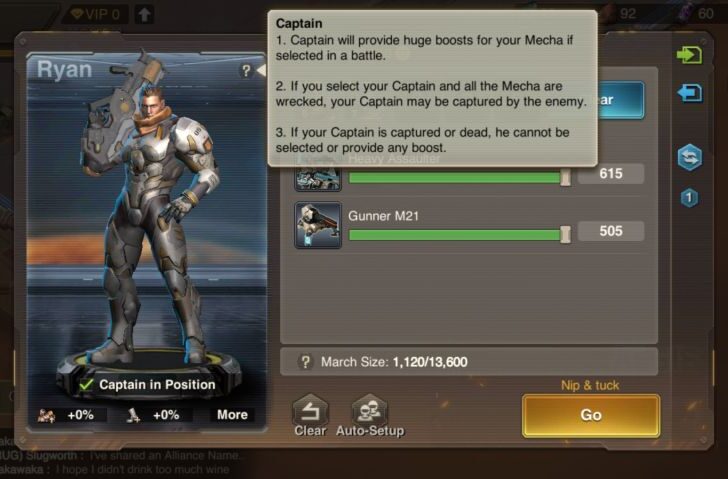Open the captain help question mark beside Ryan
This screenshot has width=728, height=479.
click(246, 71)
